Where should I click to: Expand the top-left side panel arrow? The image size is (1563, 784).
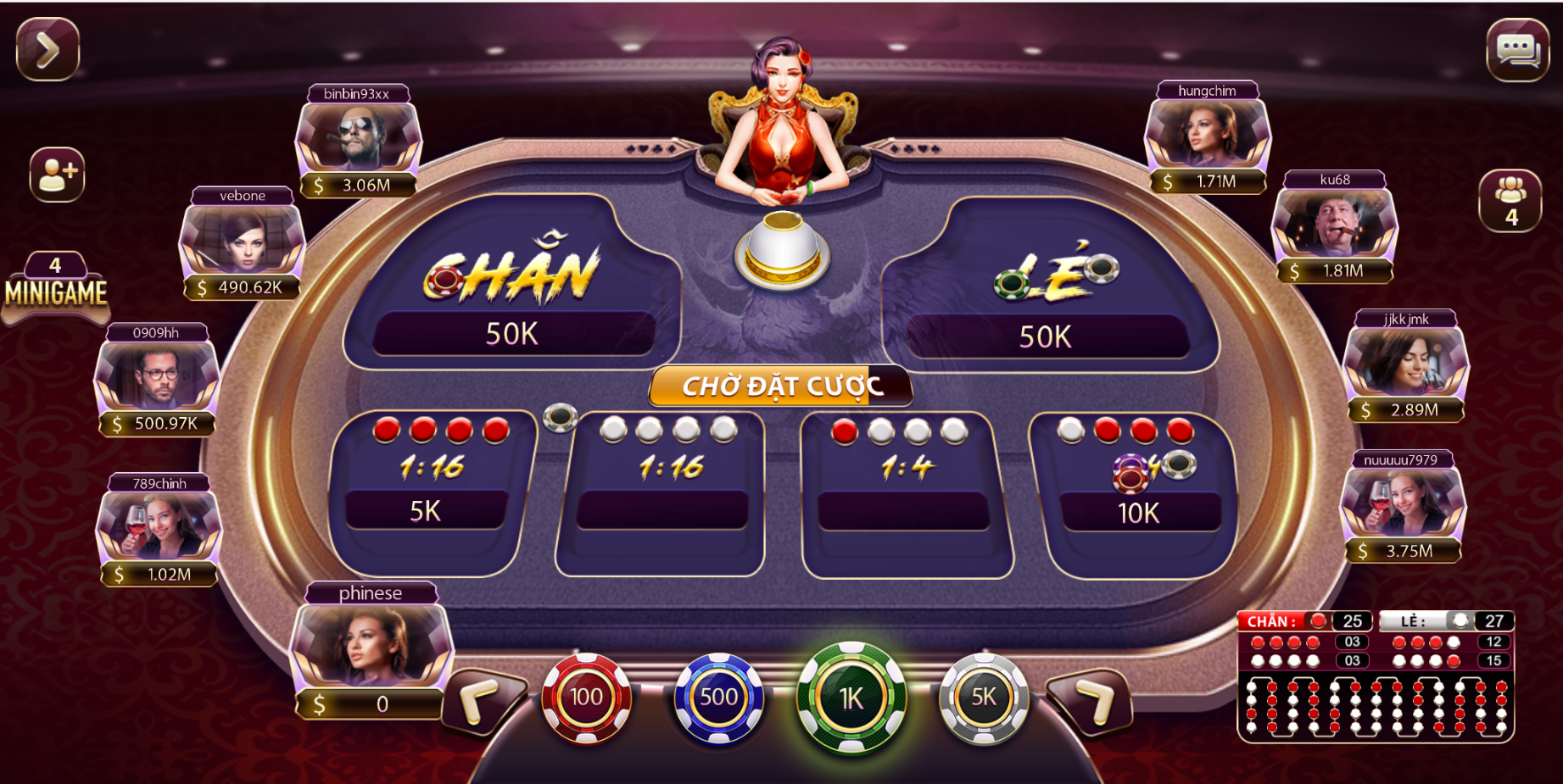click(x=47, y=49)
